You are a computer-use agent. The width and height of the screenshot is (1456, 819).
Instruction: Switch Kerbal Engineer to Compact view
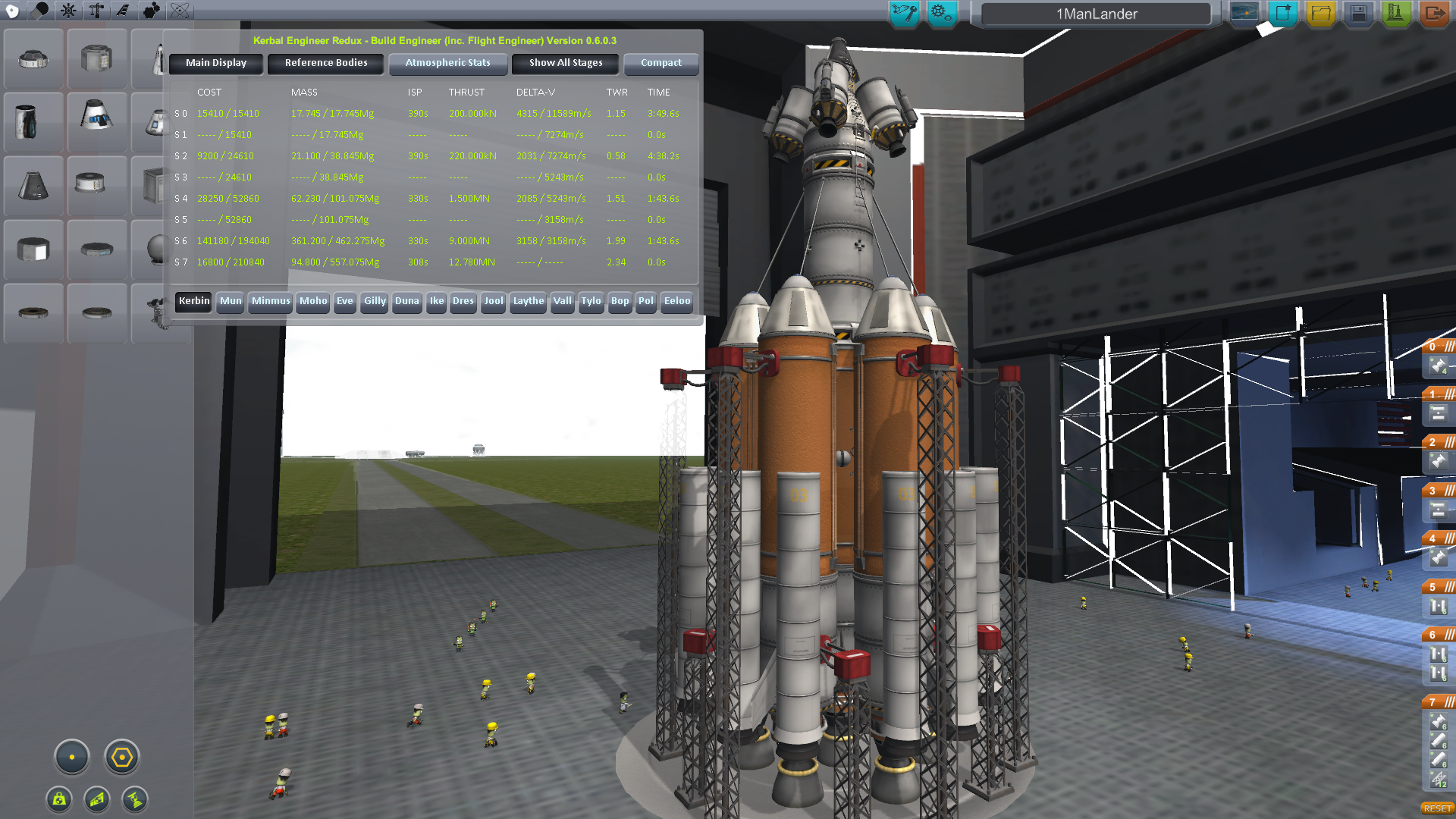click(x=661, y=63)
